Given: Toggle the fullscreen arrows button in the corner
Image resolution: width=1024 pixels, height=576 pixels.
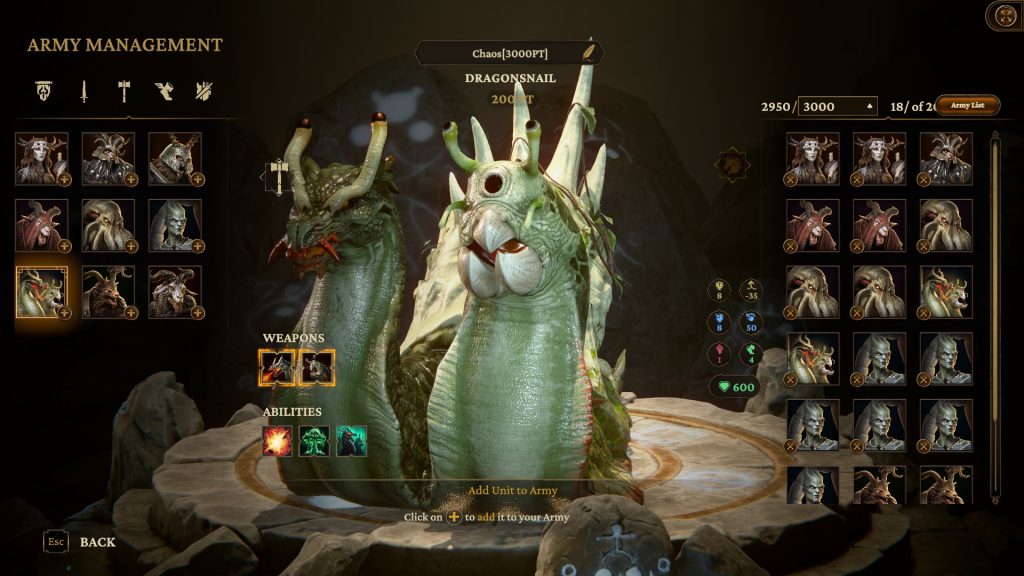Looking at the screenshot, I should click(x=1003, y=16).
